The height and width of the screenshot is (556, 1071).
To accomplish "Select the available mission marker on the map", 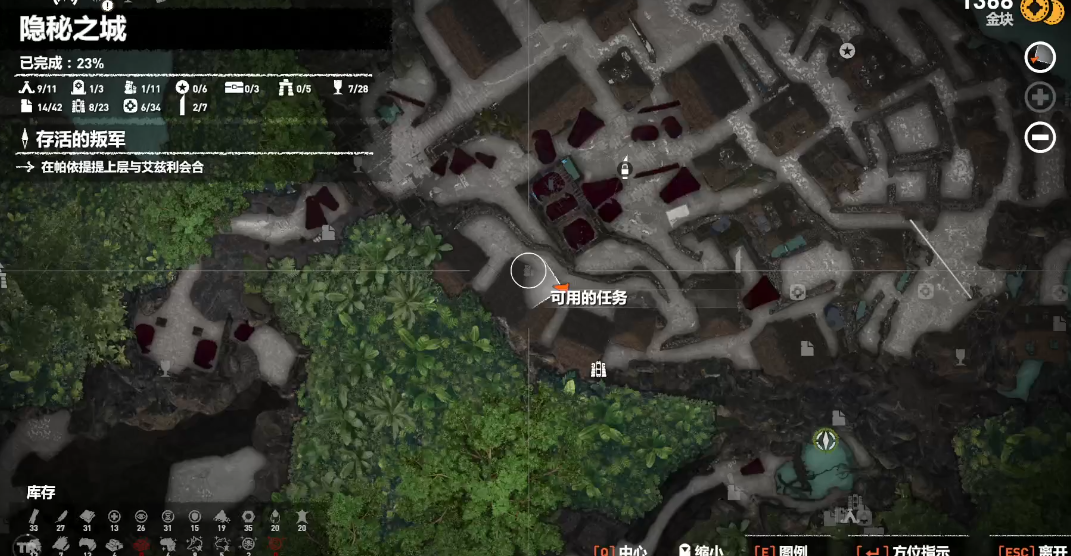I will [560, 288].
